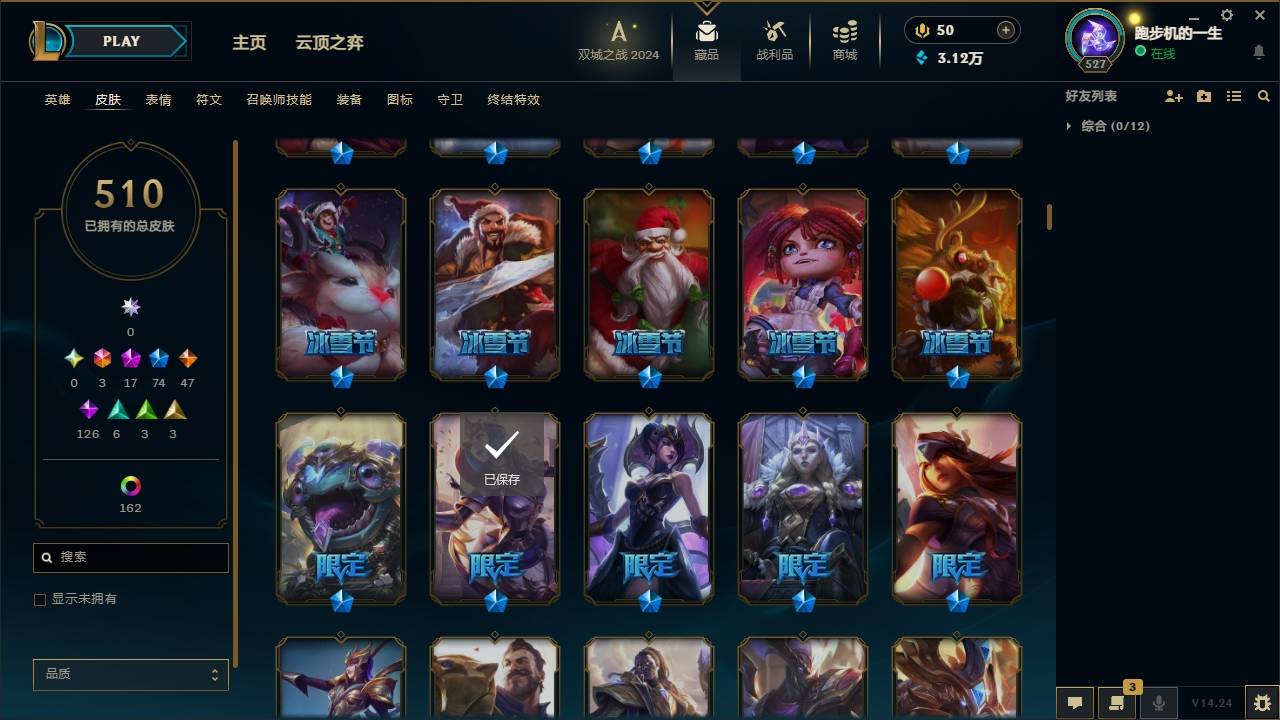This screenshot has width=1280, height=720.
Task: Open the 战利品 (Loot) icon
Action: click(x=775, y=38)
